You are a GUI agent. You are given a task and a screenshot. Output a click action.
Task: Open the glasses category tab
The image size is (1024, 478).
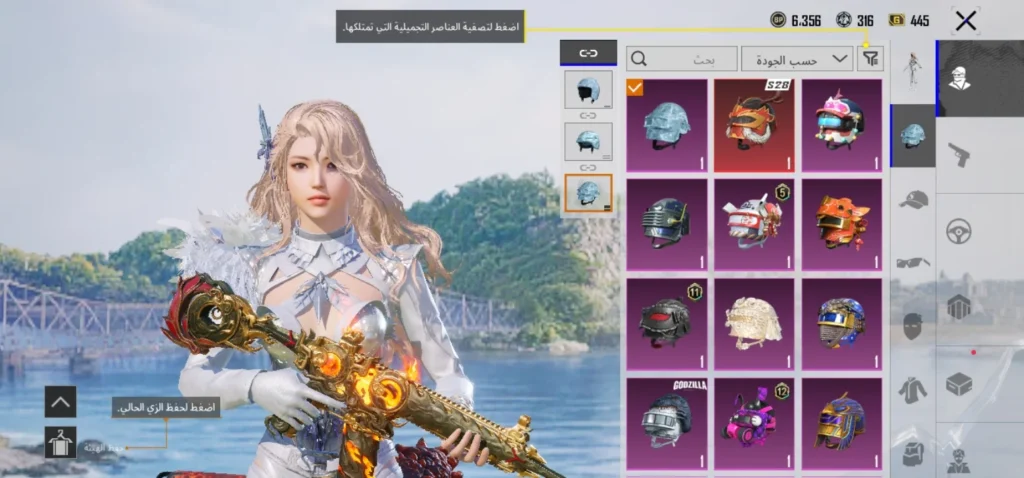pos(913,263)
